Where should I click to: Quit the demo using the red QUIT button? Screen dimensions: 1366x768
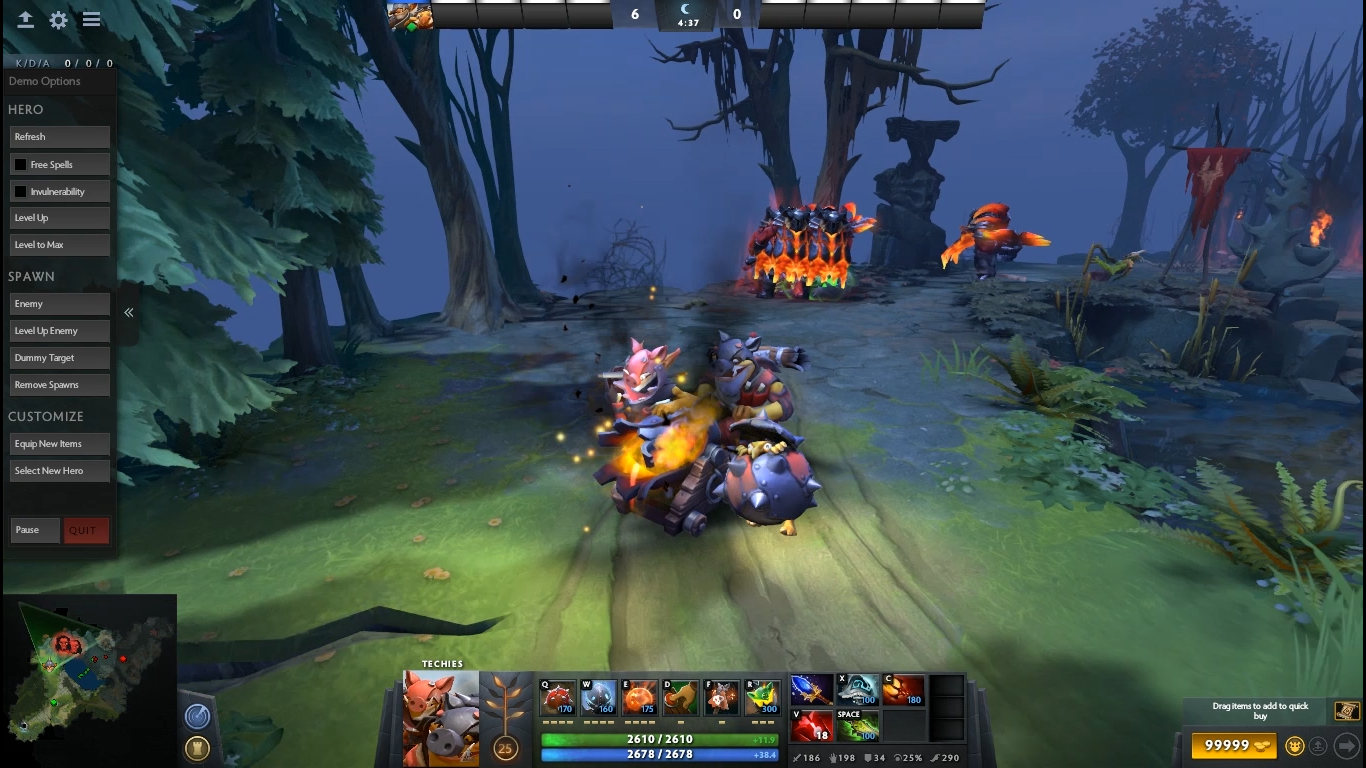85,530
